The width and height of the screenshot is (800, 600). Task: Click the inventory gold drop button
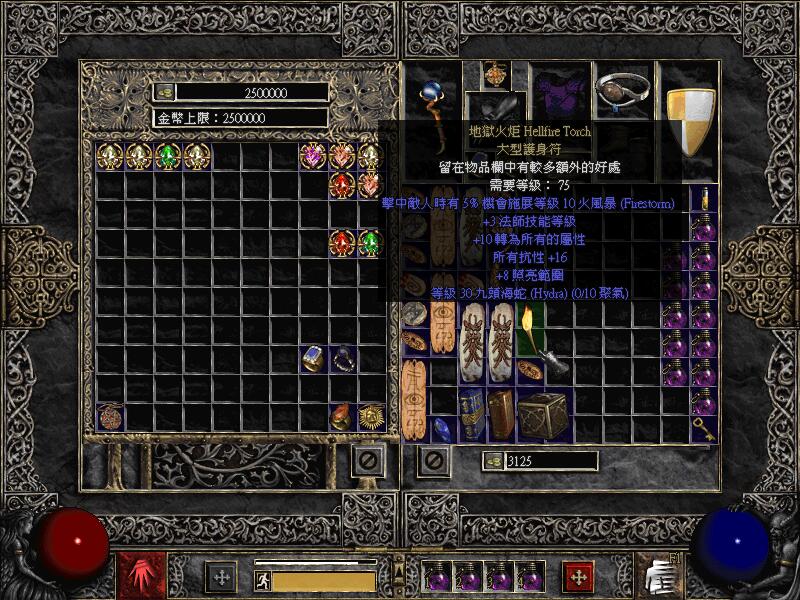(493, 461)
